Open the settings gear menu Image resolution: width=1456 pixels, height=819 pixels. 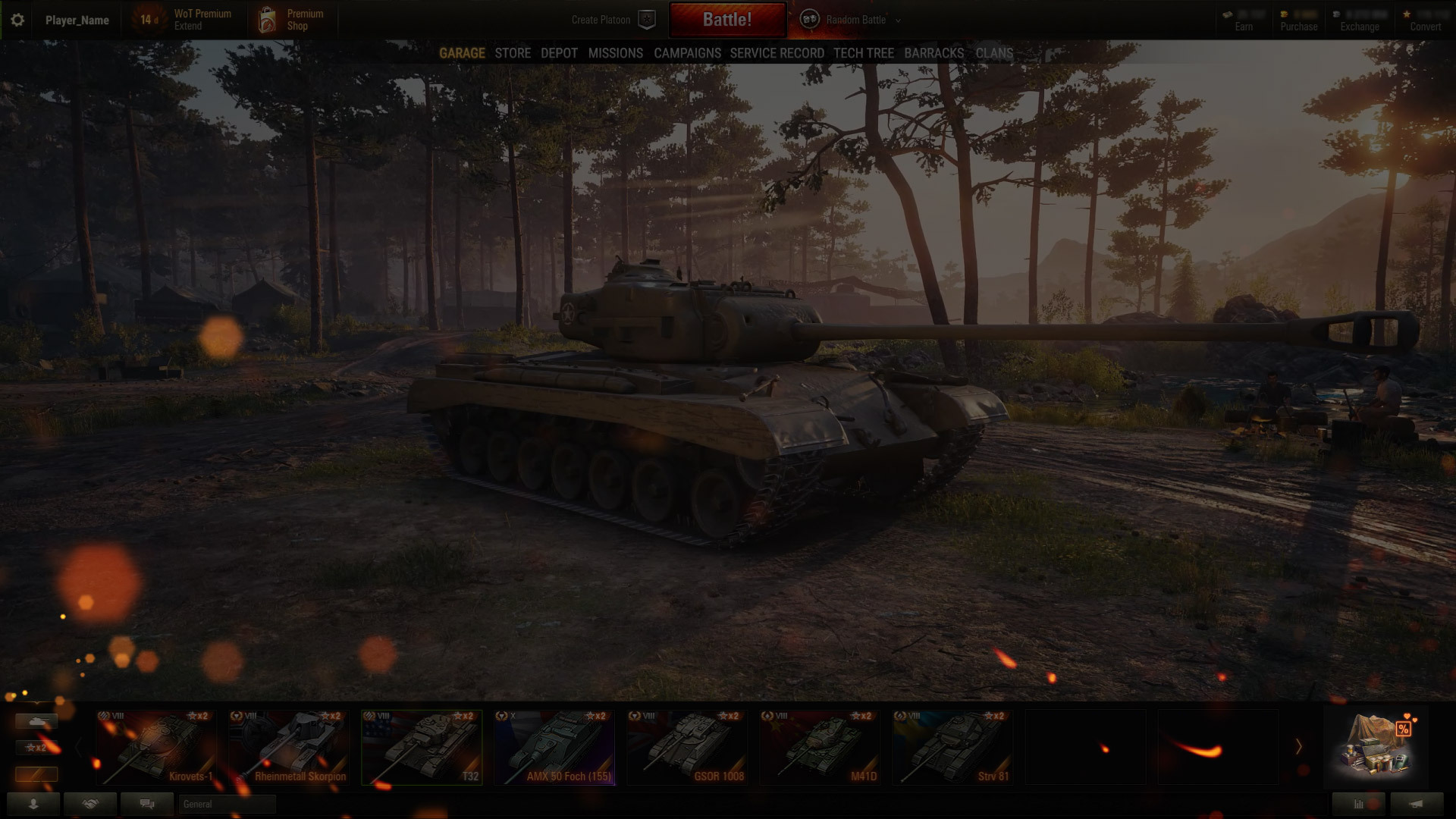click(17, 20)
